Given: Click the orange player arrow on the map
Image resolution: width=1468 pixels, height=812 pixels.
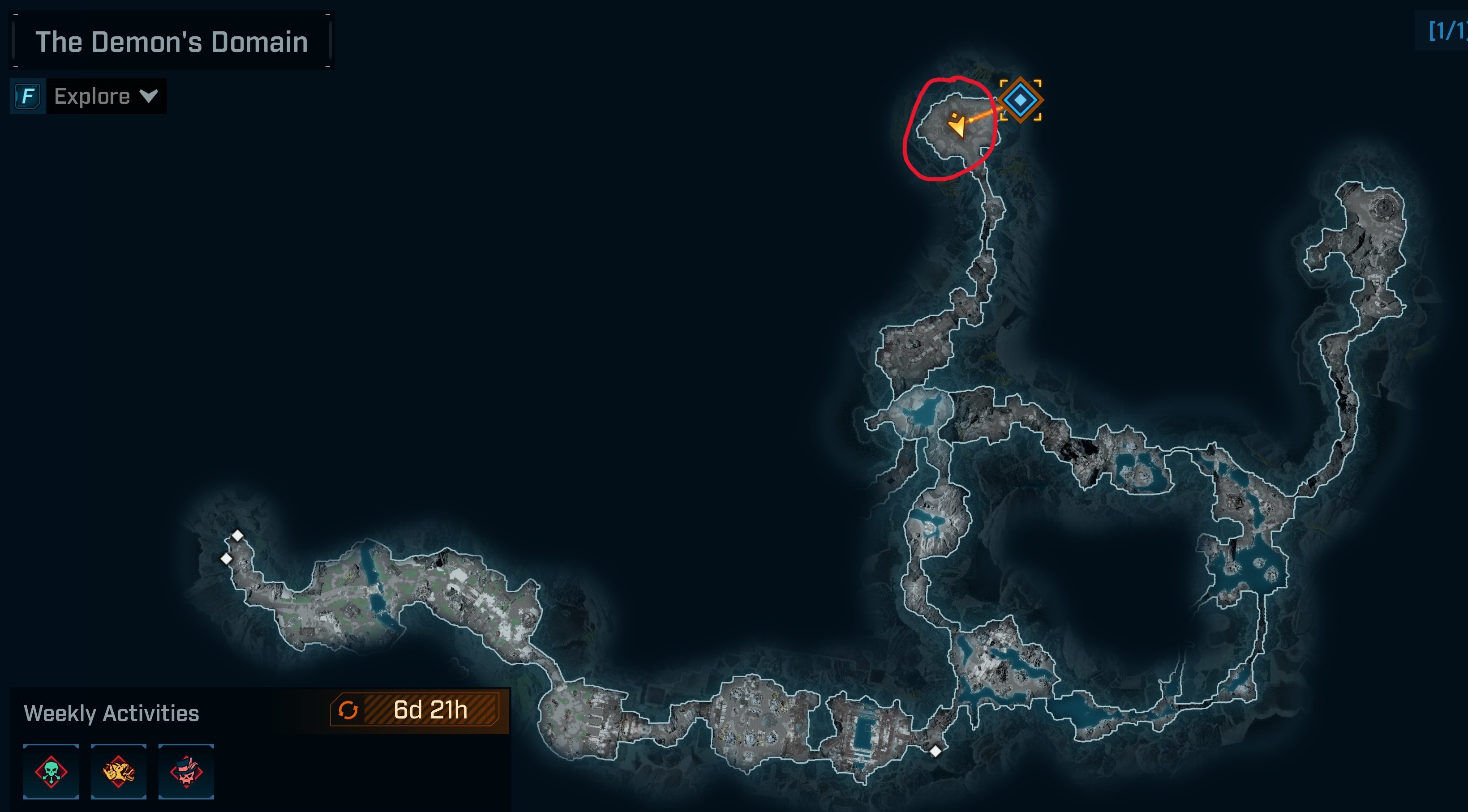Looking at the screenshot, I should [958, 125].
